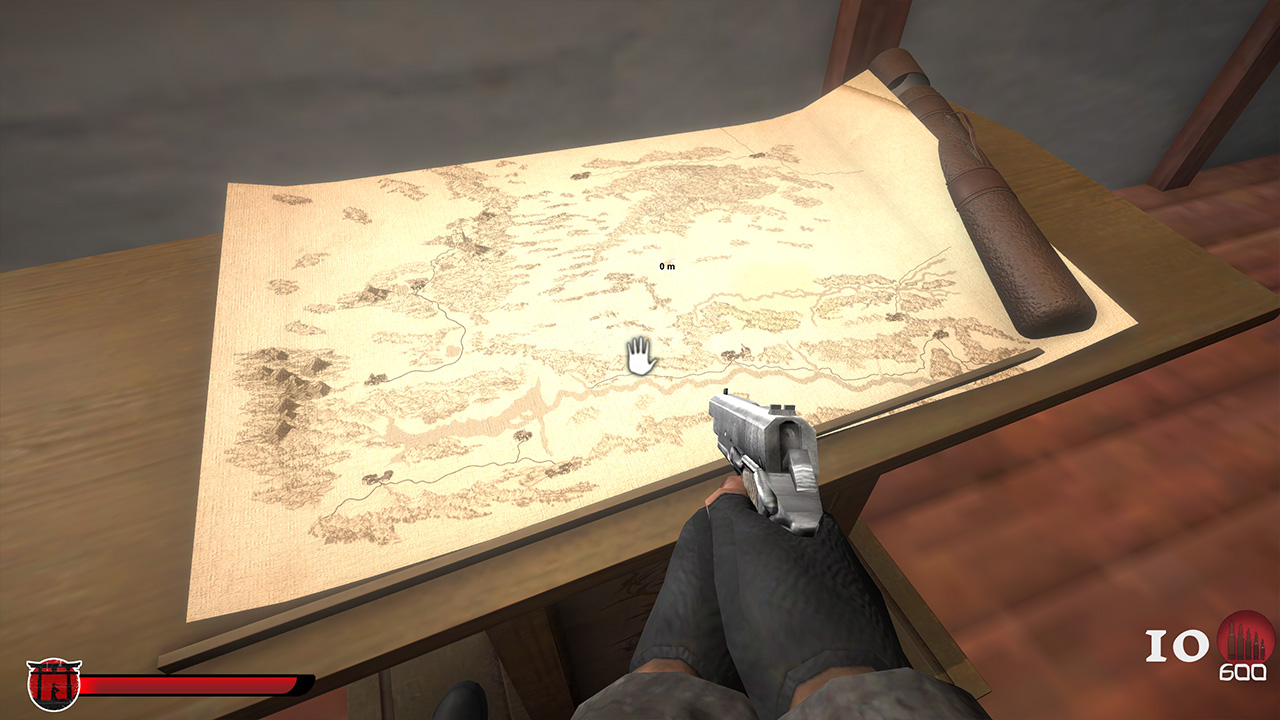Click the torii gate health emblem

[52, 684]
